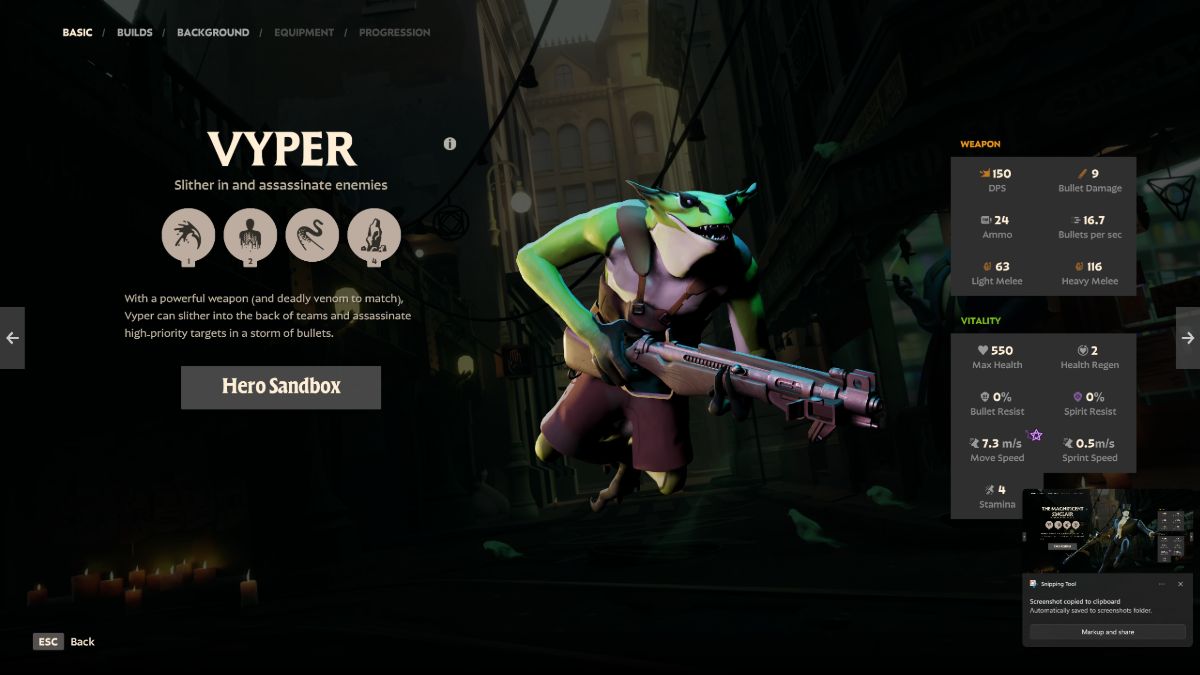Open the Hero Sandbox
The width and height of the screenshot is (1200, 675).
tap(281, 387)
